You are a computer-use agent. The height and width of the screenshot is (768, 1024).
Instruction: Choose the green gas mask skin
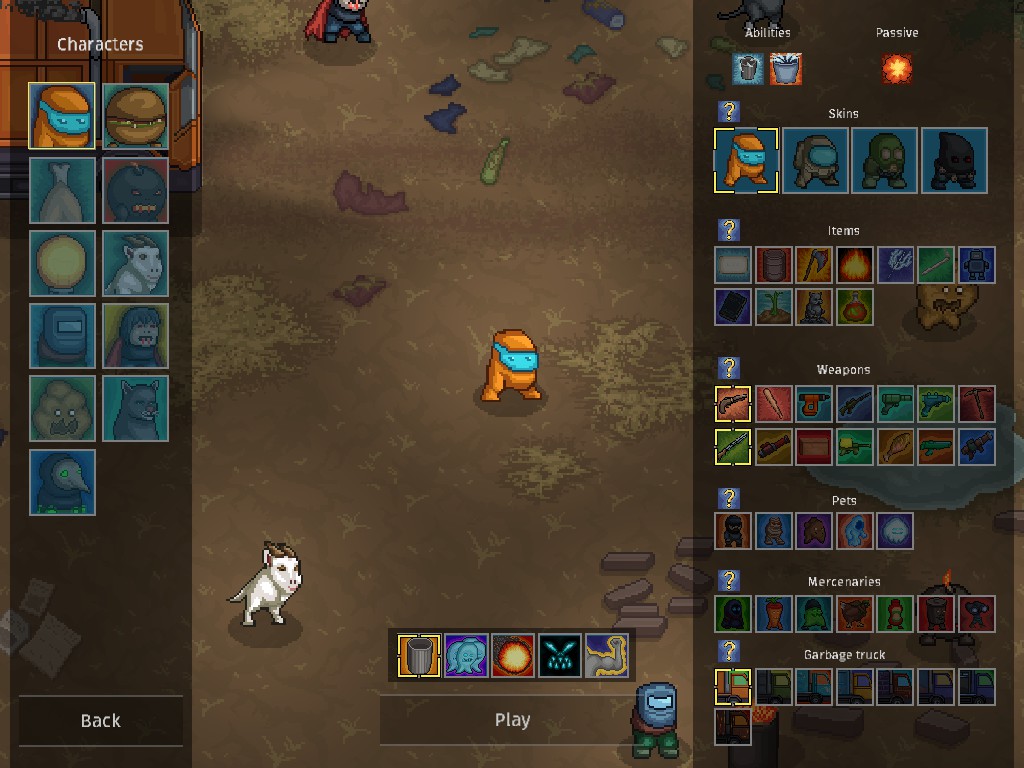tap(885, 160)
